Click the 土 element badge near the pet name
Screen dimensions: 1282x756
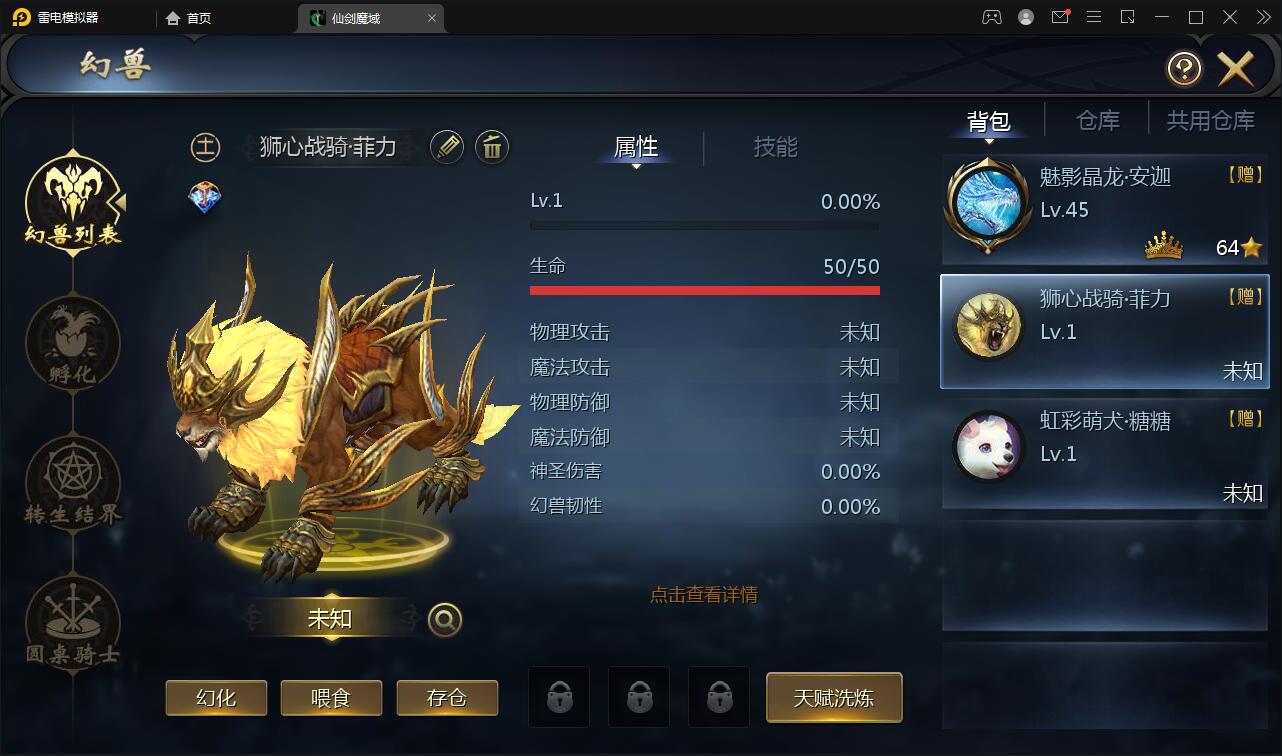click(x=205, y=146)
